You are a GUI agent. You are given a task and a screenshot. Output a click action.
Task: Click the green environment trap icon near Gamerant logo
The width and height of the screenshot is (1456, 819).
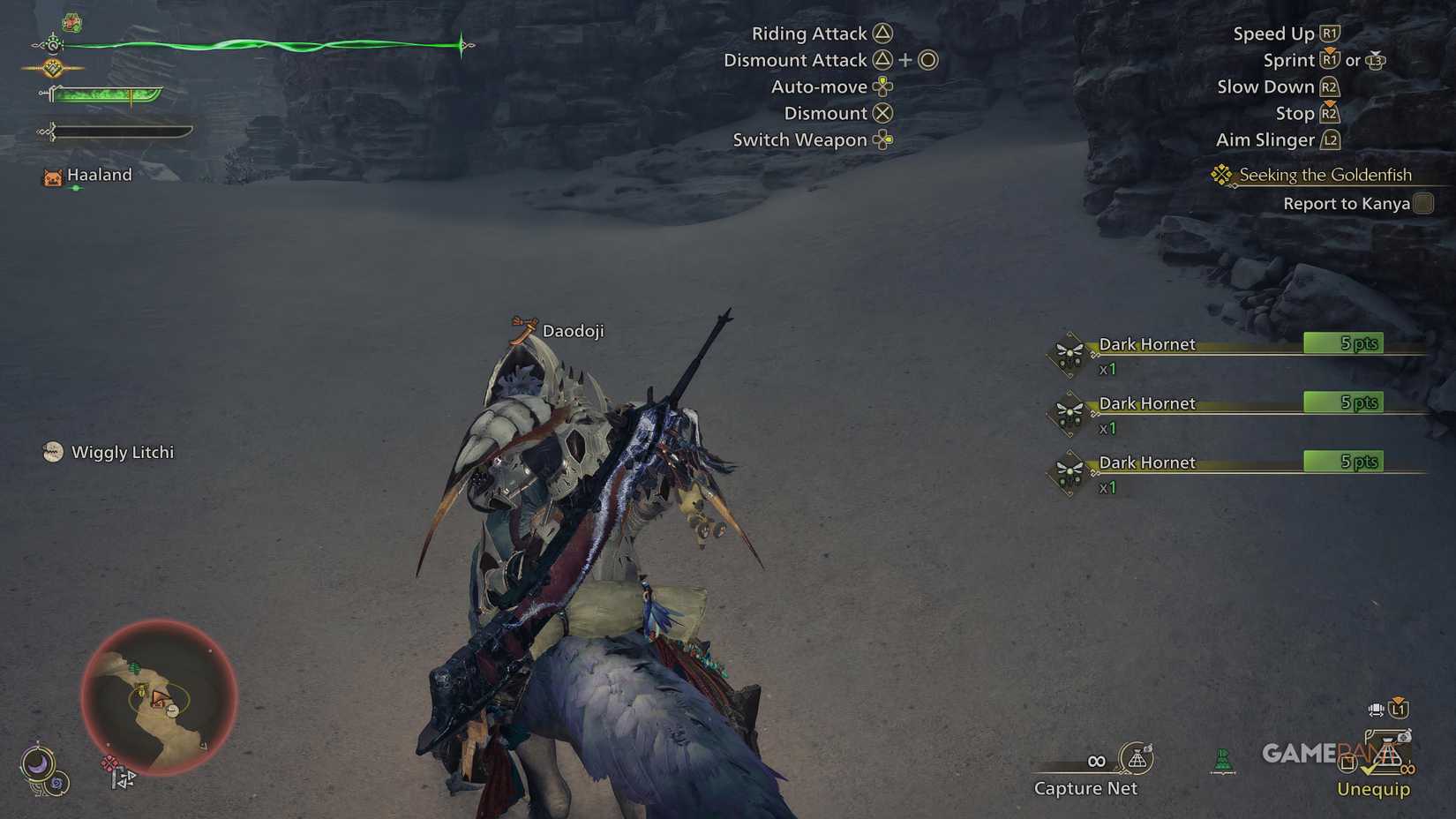click(x=1222, y=760)
